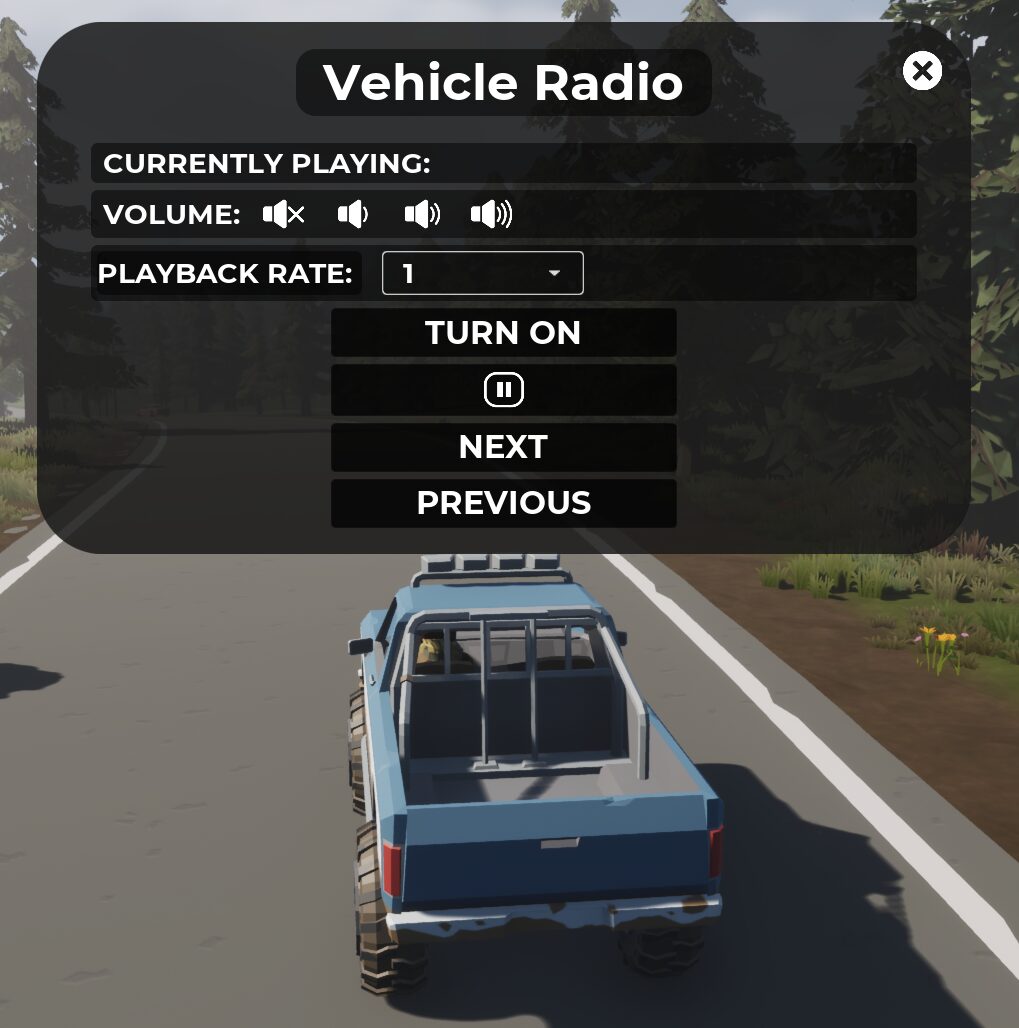This screenshot has width=1019, height=1028.
Task: Mute the radio volume
Action: tap(283, 214)
